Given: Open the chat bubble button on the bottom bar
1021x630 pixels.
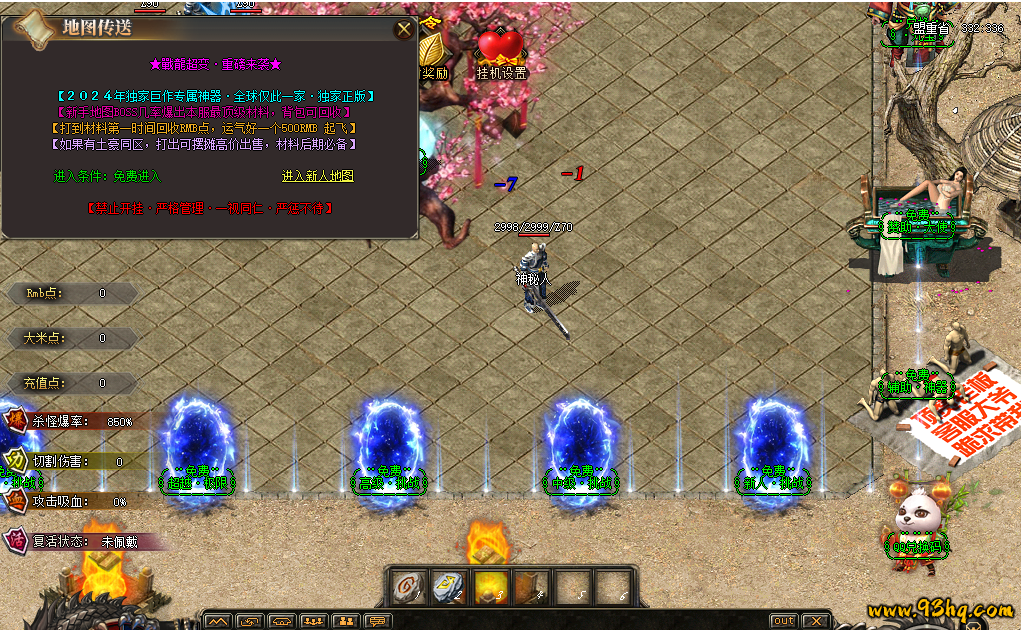Looking at the screenshot, I should click(x=377, y=621).
